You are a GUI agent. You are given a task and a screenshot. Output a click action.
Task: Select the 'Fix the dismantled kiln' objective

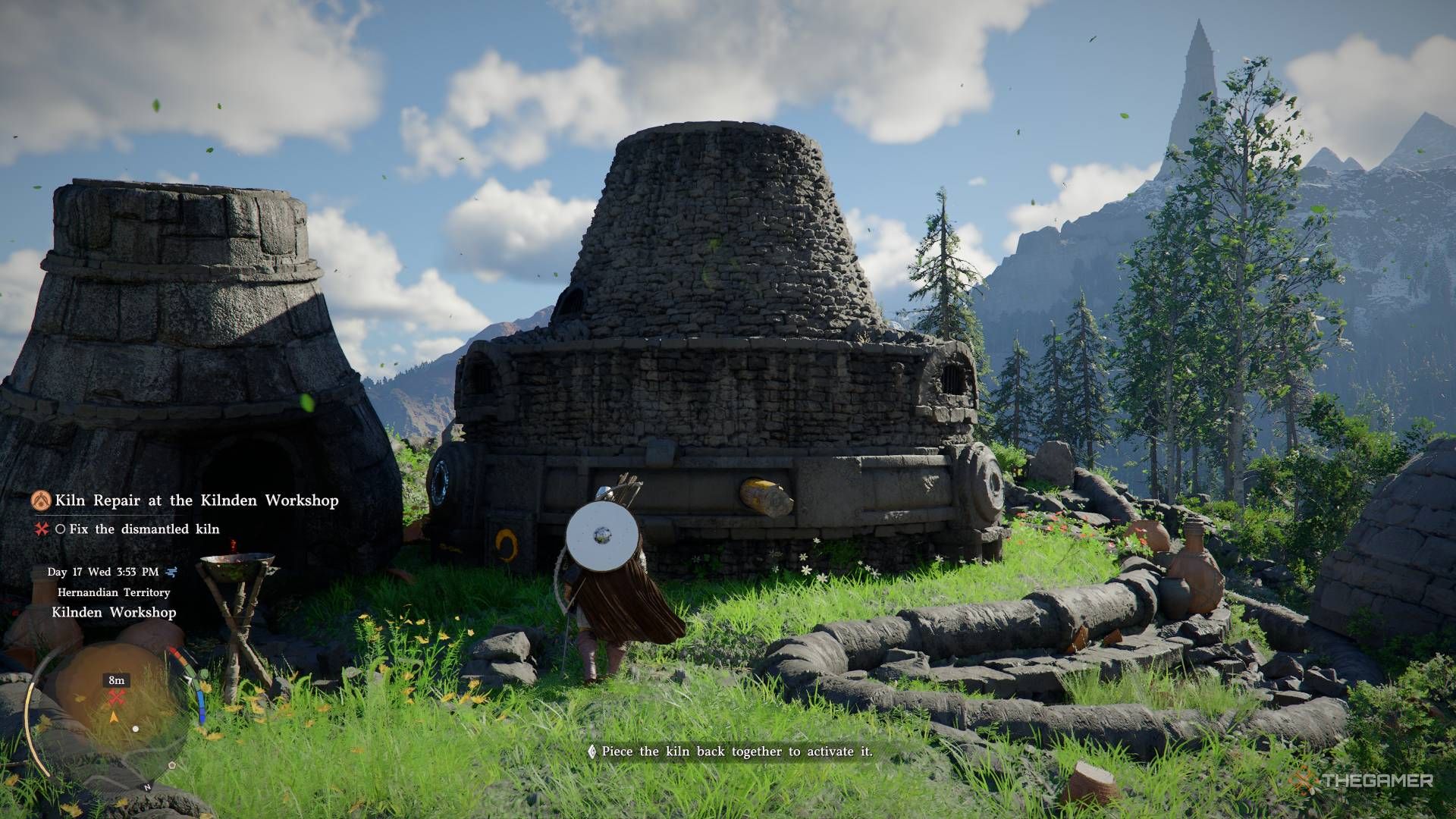(x=144, y=529)
